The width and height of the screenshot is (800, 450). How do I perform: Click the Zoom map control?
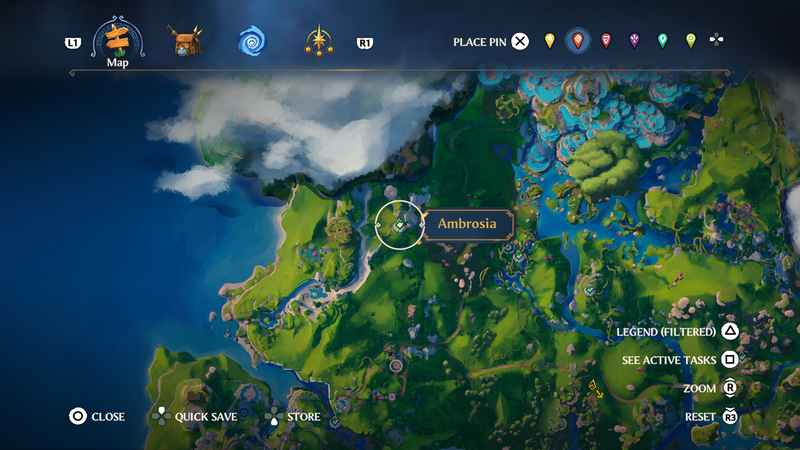click(x=710, y=388)
